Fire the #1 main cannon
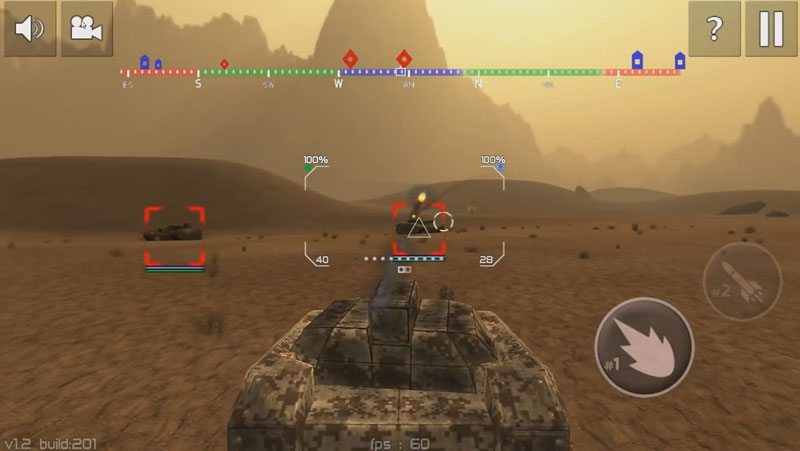This screenshot has height=451, width=800. click(x=644, y=346)
